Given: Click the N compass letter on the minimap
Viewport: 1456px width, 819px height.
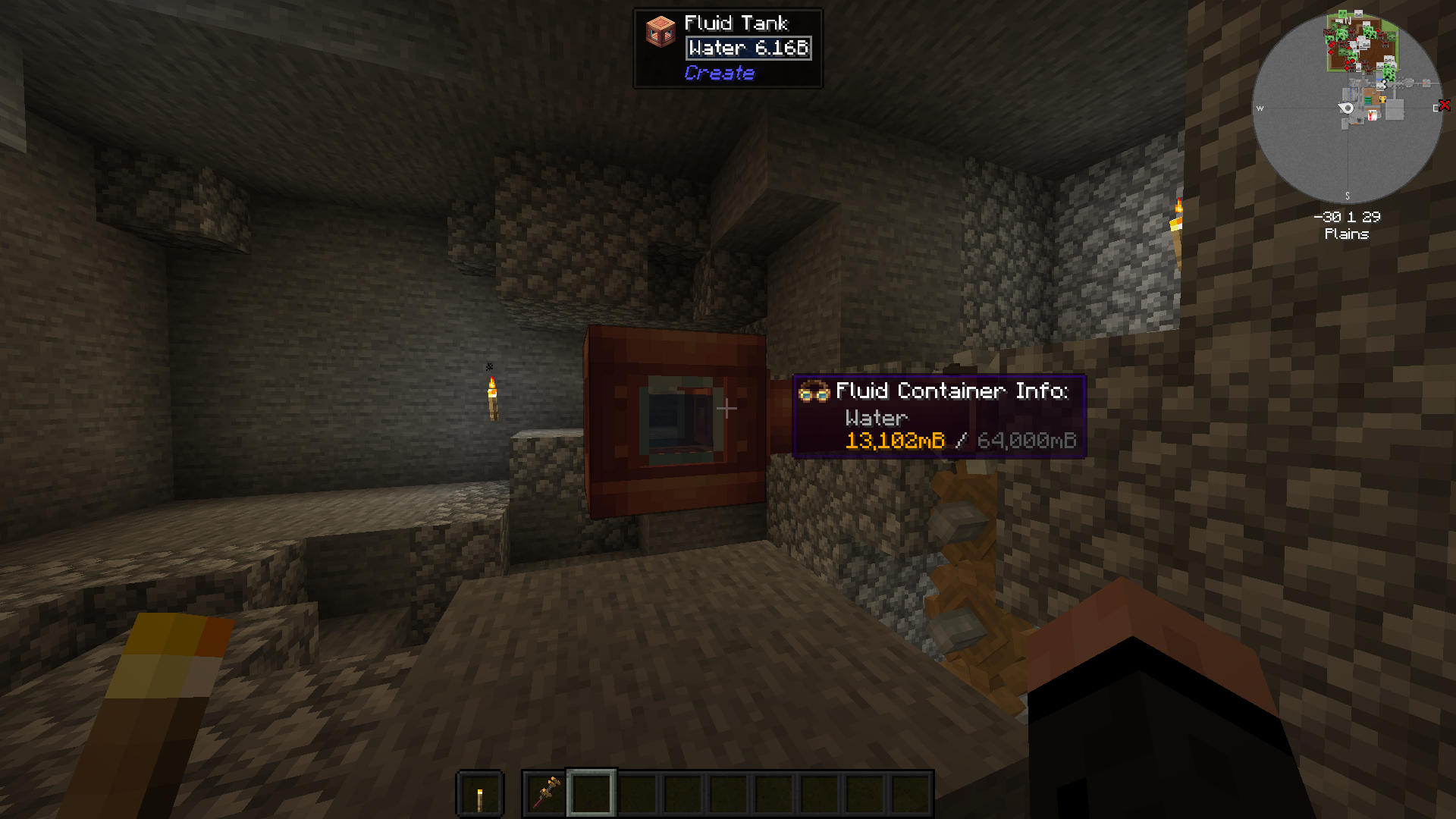Looking at the screenshot, I should click(x=1348, y=20).
